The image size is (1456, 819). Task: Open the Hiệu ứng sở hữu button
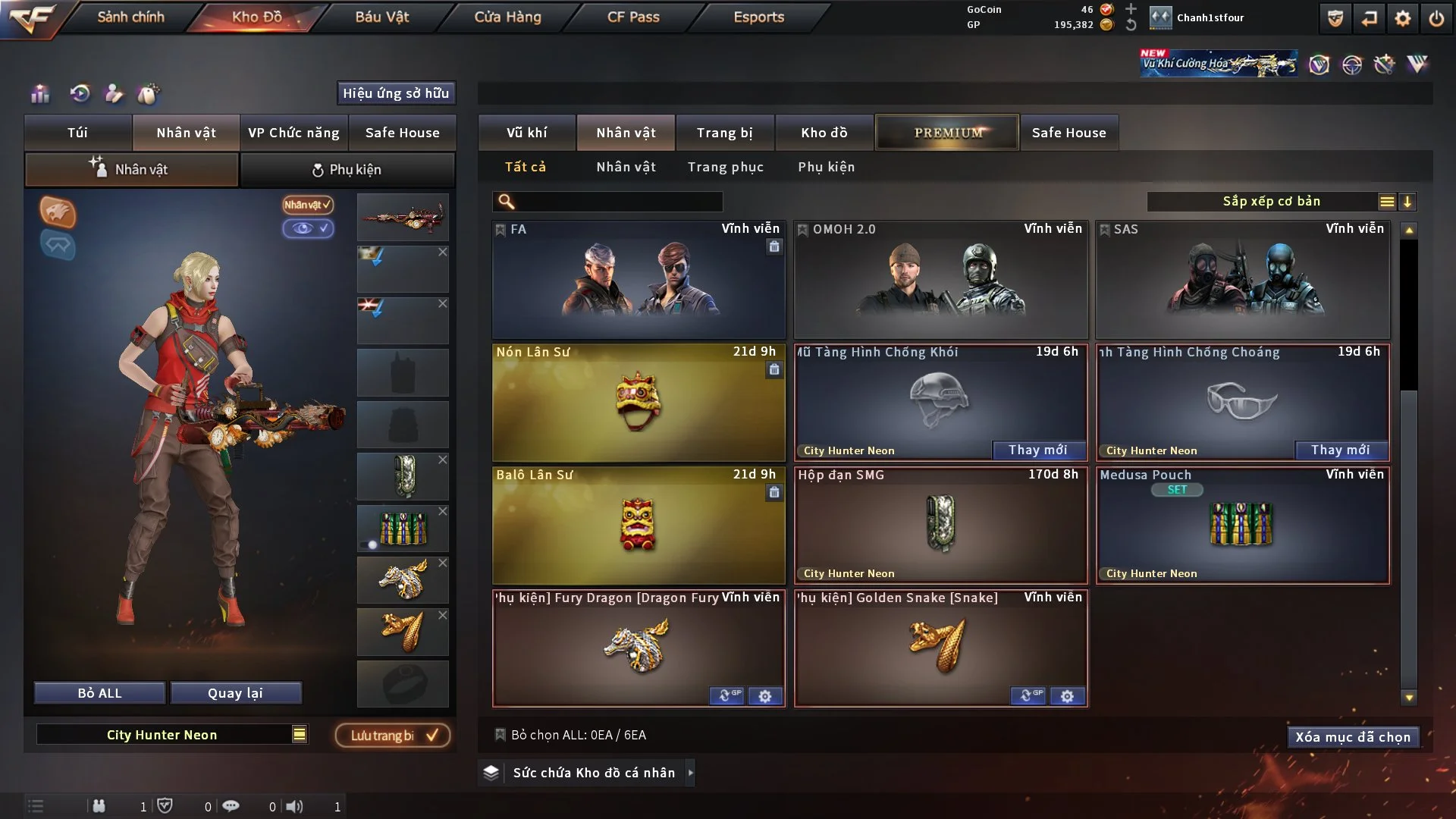(396, 93)
